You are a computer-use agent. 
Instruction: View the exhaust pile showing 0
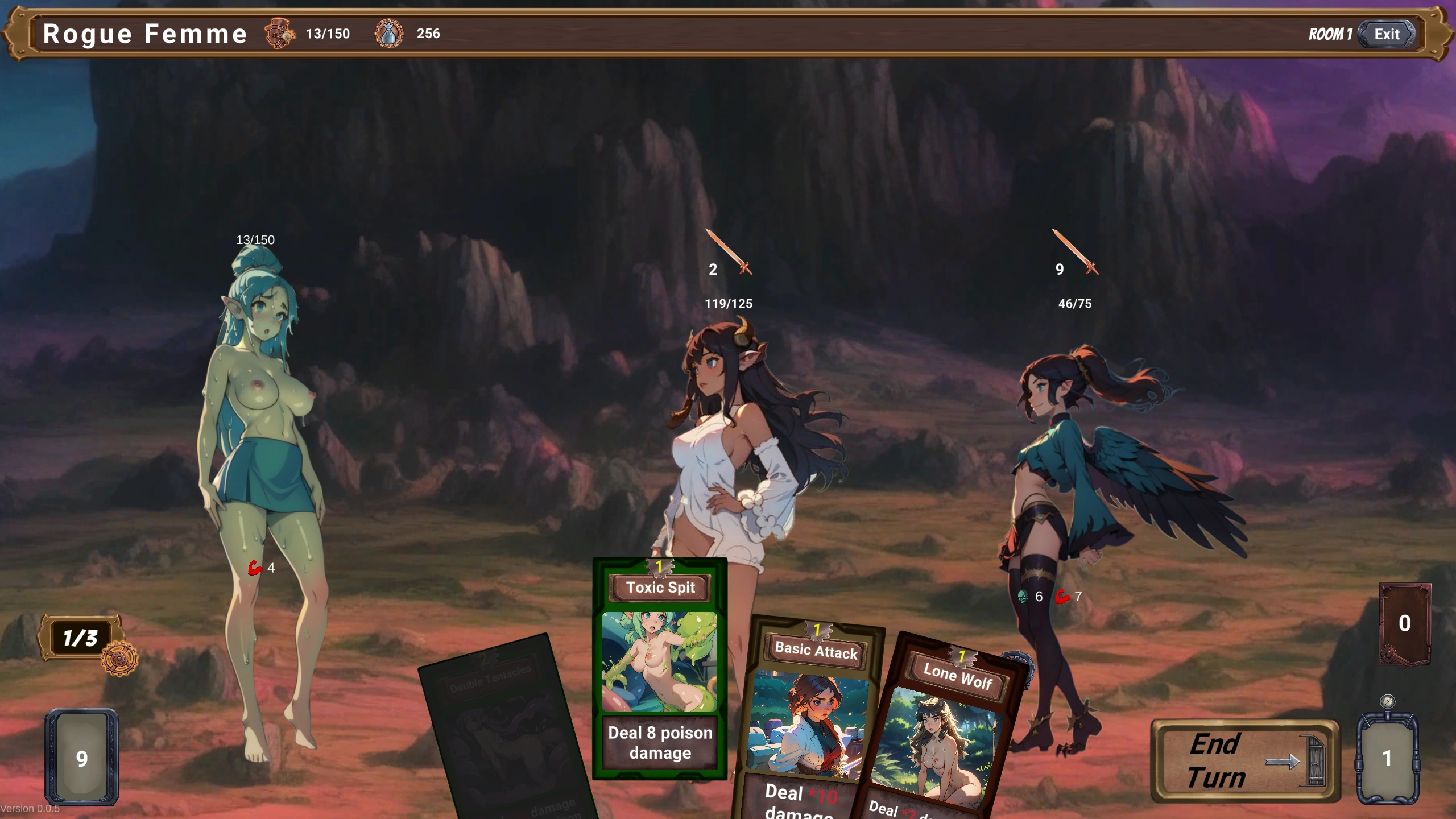pyautogui.click(x=1404, y=624)
